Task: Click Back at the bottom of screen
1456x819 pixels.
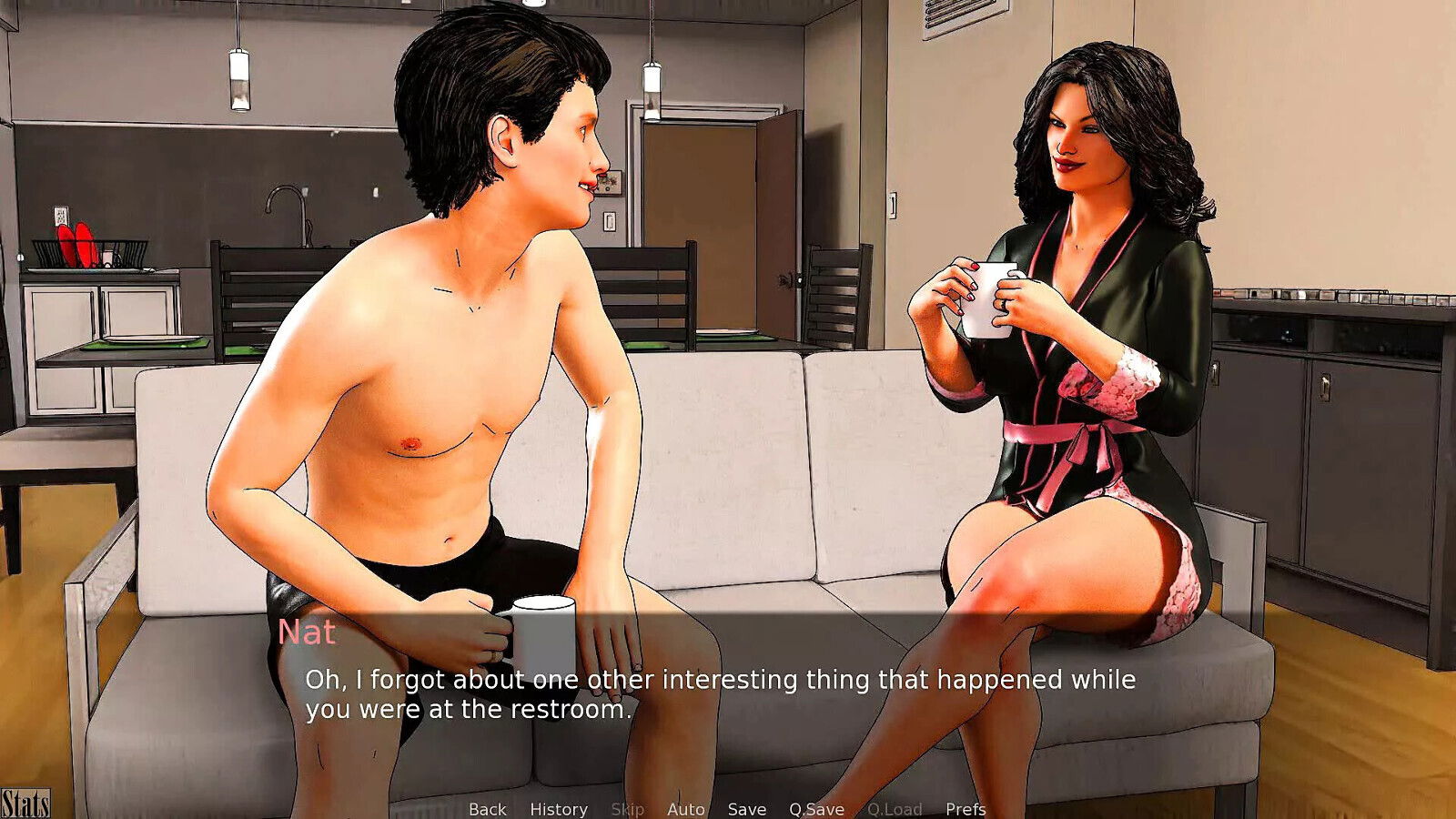Action: [488, 809]
